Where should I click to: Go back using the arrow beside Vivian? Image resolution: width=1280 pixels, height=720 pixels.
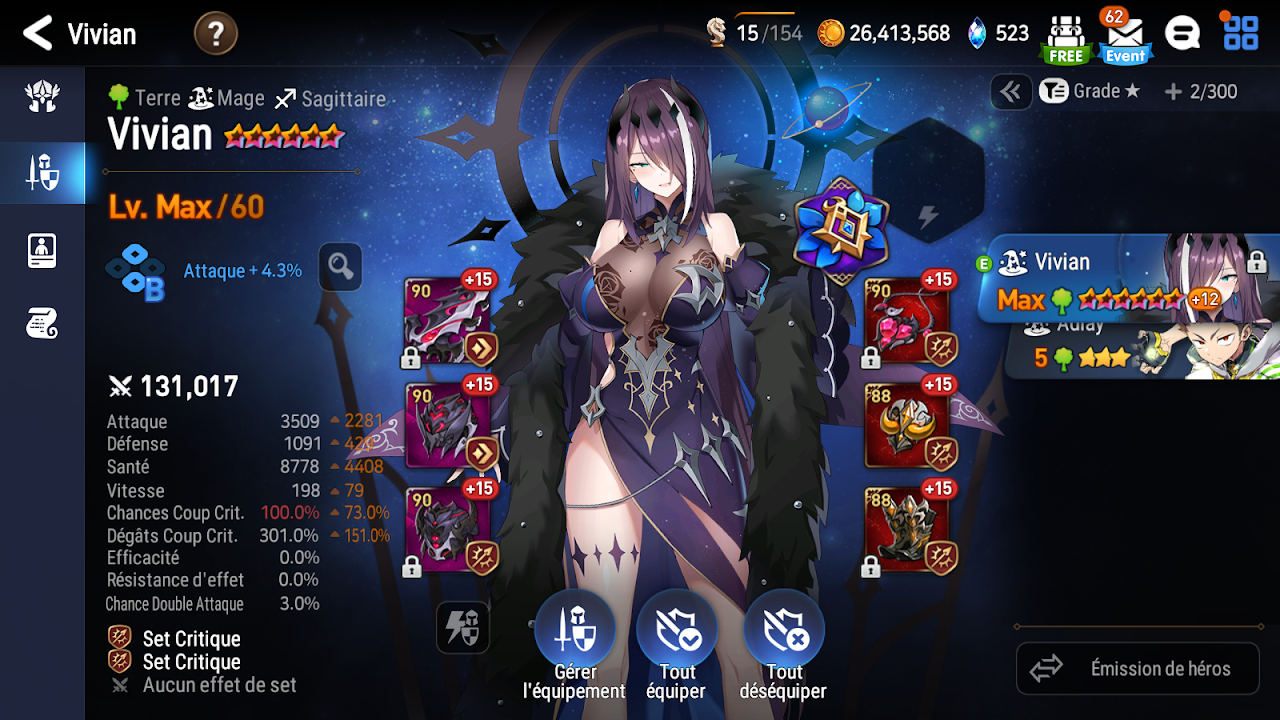[x=38, y=34]
